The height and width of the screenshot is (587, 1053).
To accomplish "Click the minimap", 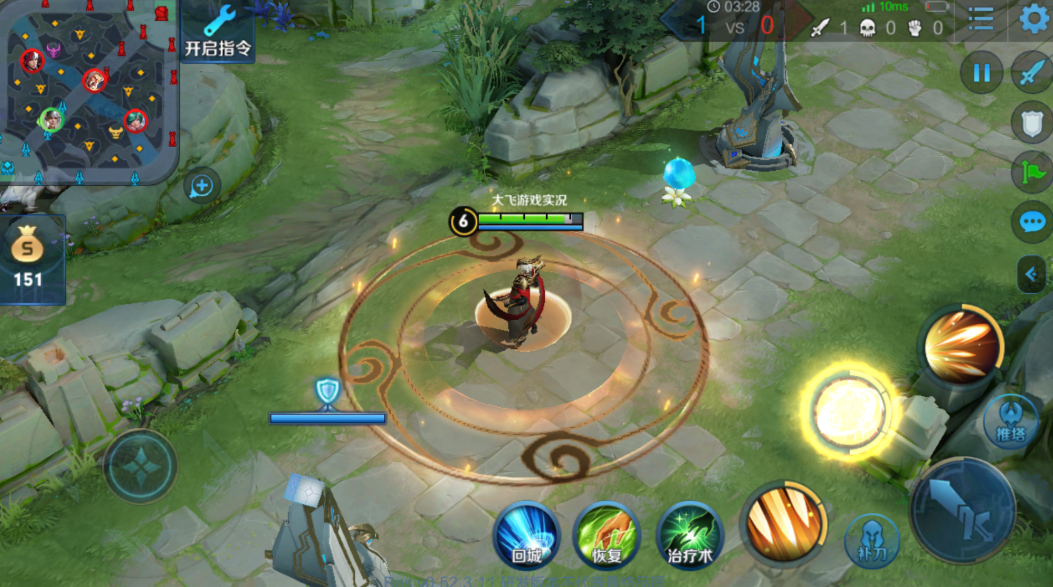I will tap(88, 91).
